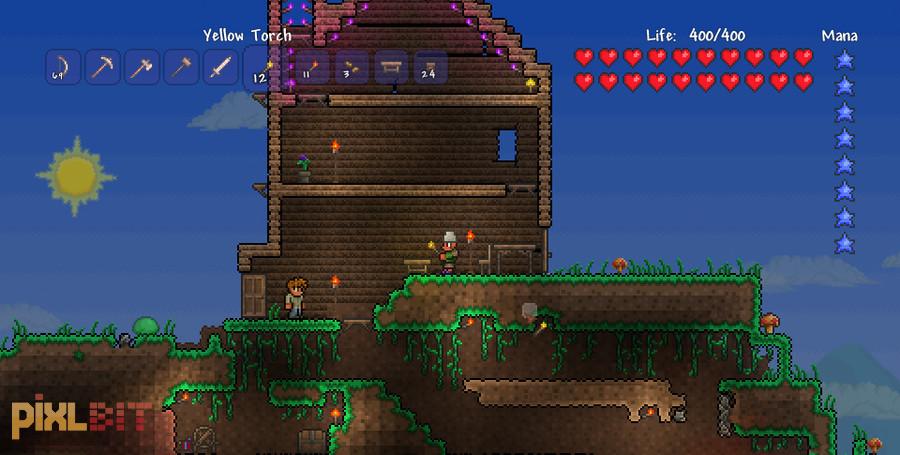Select the sword hotbar slot
Viewport: 900px width, 455px height.
pos(221,68)
